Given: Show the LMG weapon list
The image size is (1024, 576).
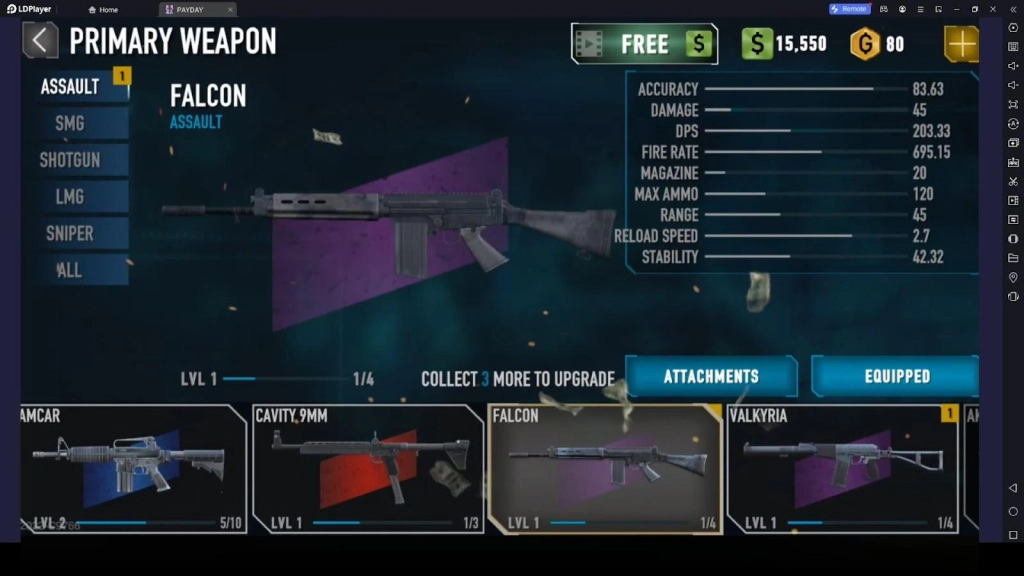Looking at the screenshot, I should 72,197.
